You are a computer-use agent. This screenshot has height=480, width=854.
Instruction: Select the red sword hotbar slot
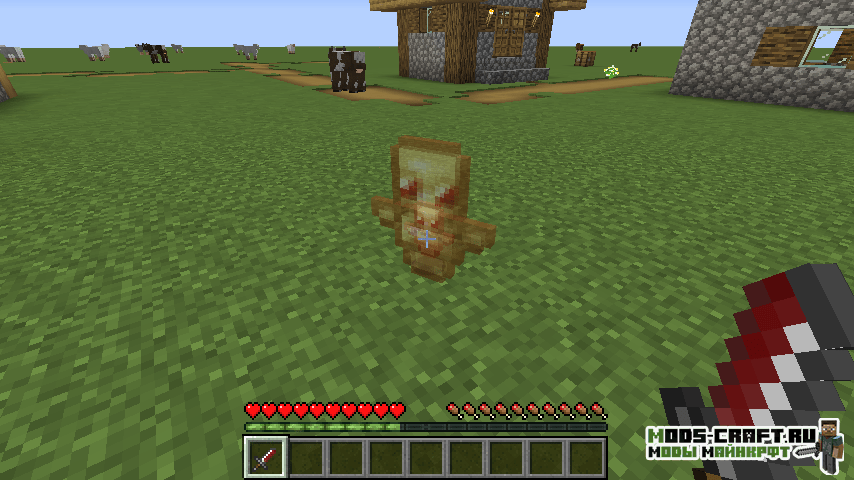click(x=266, y=458)
